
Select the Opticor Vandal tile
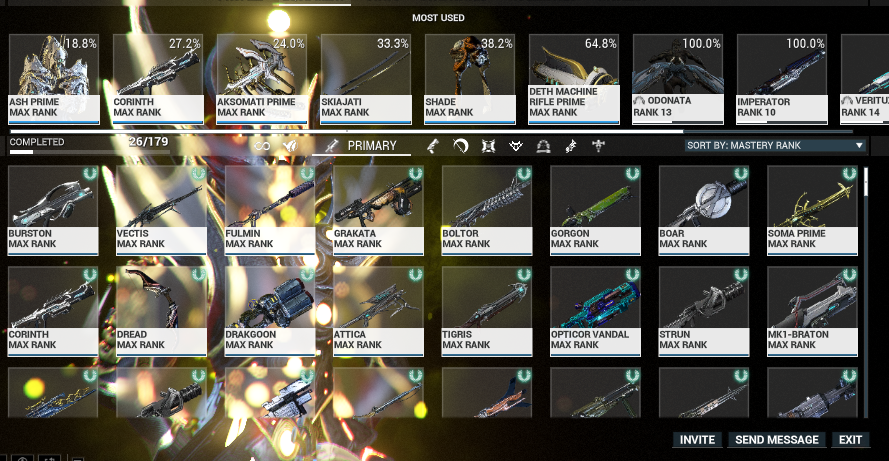point(595,310)
